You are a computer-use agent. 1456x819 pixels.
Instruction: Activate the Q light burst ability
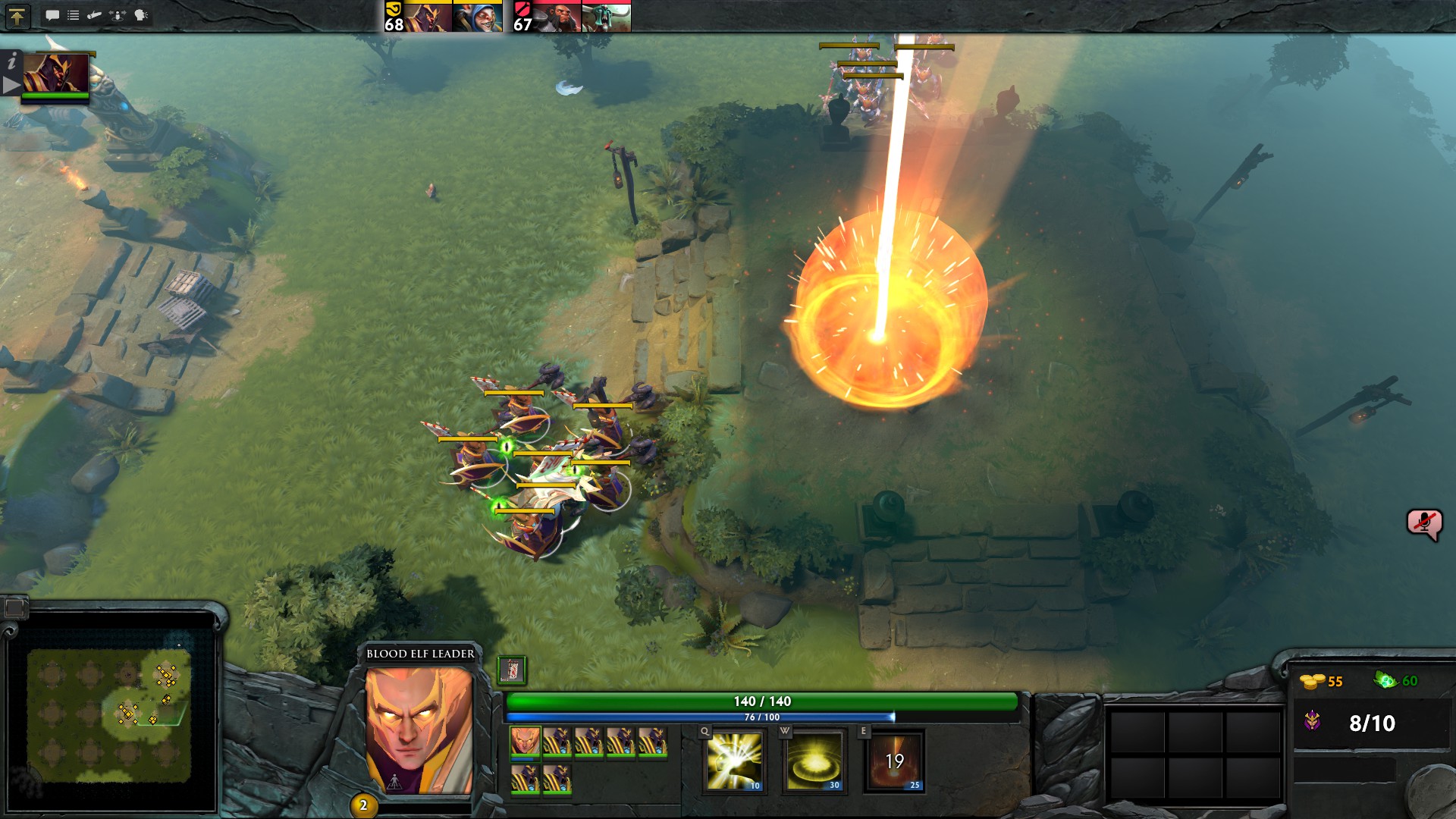click(x=734, y=761)
